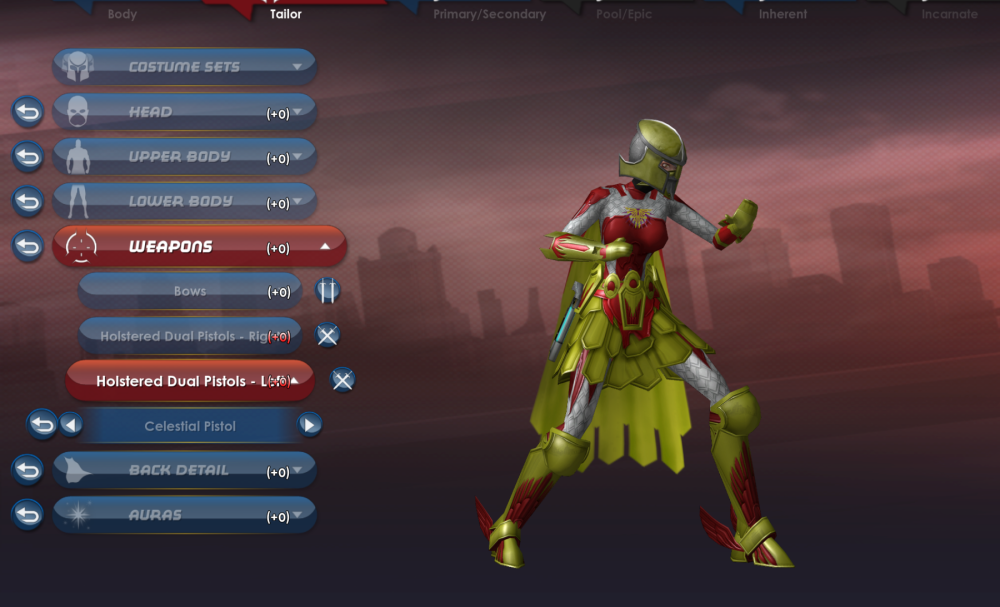This screenshot has width=1000, height=607.
Task: Reset the Auras section
Action: (x=28, y=515)
